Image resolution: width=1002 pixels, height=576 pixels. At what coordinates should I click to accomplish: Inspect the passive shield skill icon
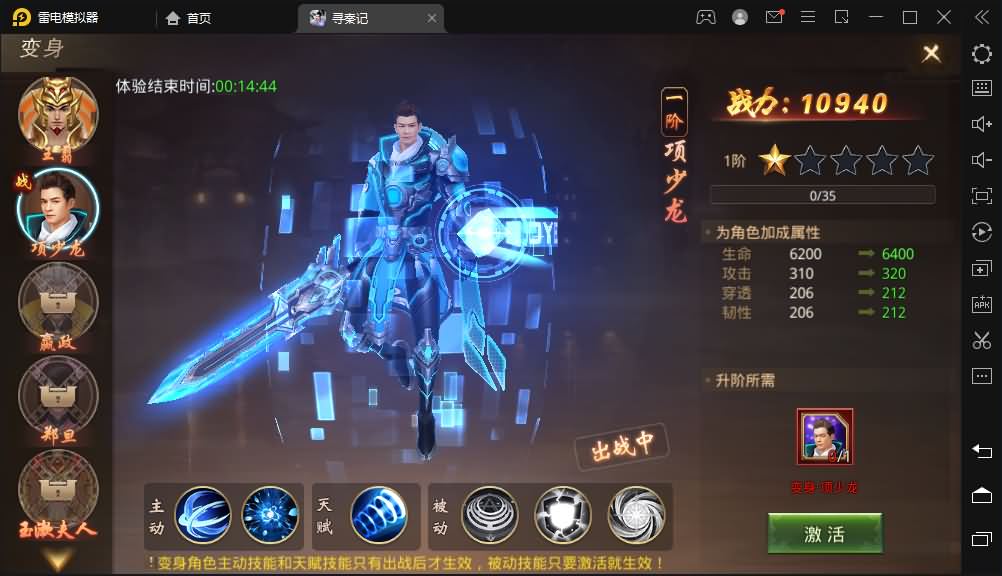tap(563, 514)
